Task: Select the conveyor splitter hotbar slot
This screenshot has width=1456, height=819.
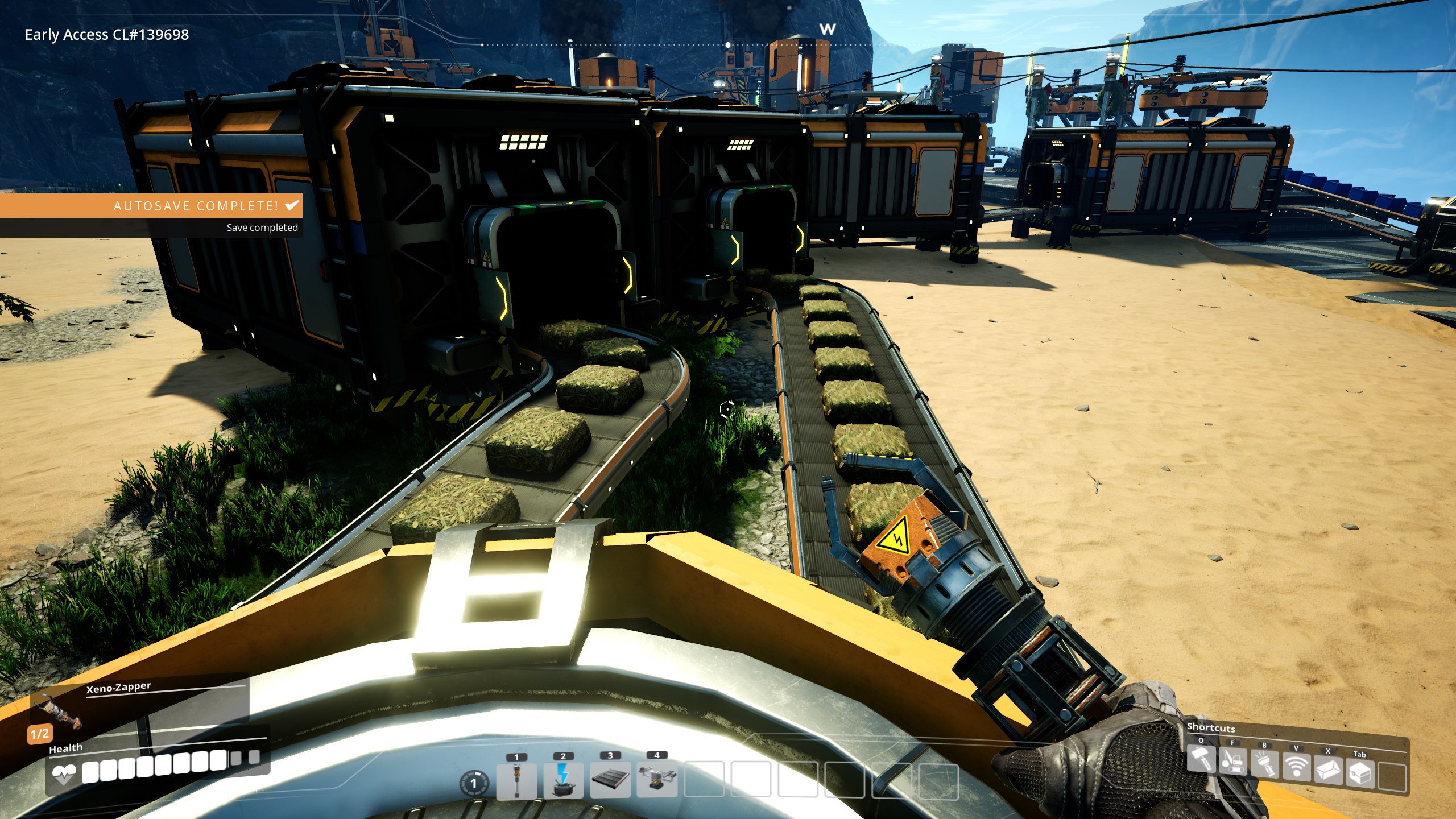Action: [657, 780]
